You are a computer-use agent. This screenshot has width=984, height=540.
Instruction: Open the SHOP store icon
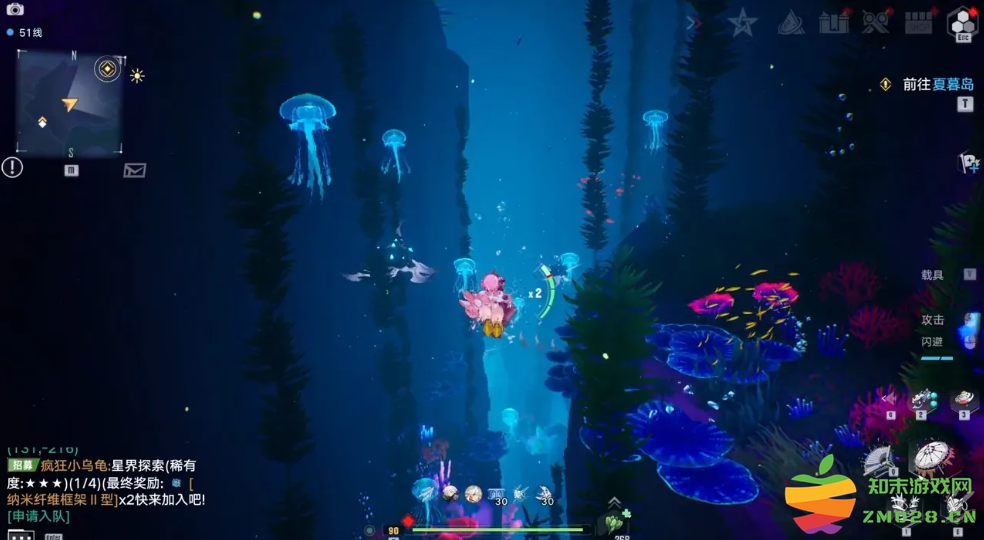tap(918, 23)
